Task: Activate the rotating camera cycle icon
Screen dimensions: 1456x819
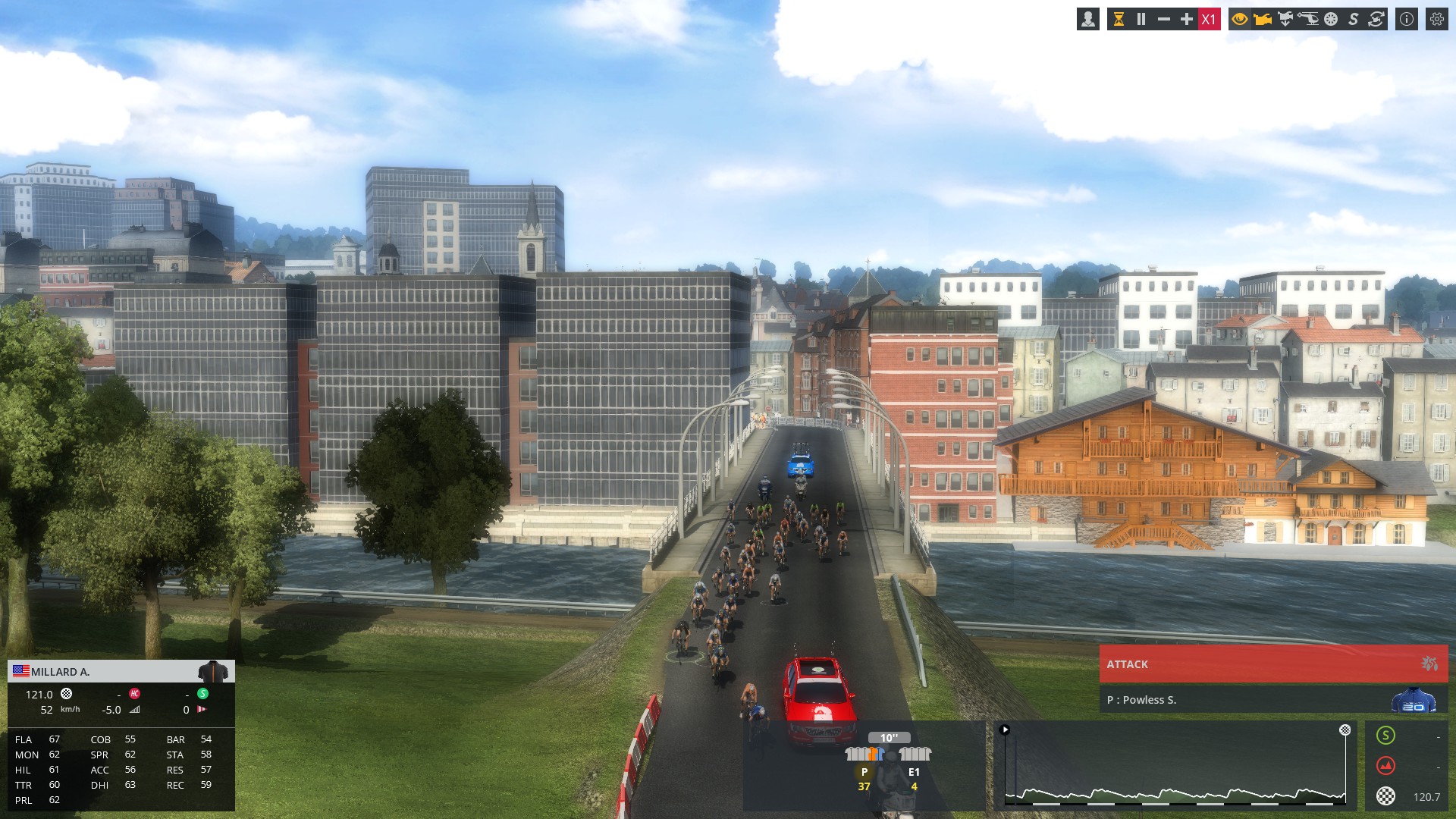Action: pos(1376,20)
